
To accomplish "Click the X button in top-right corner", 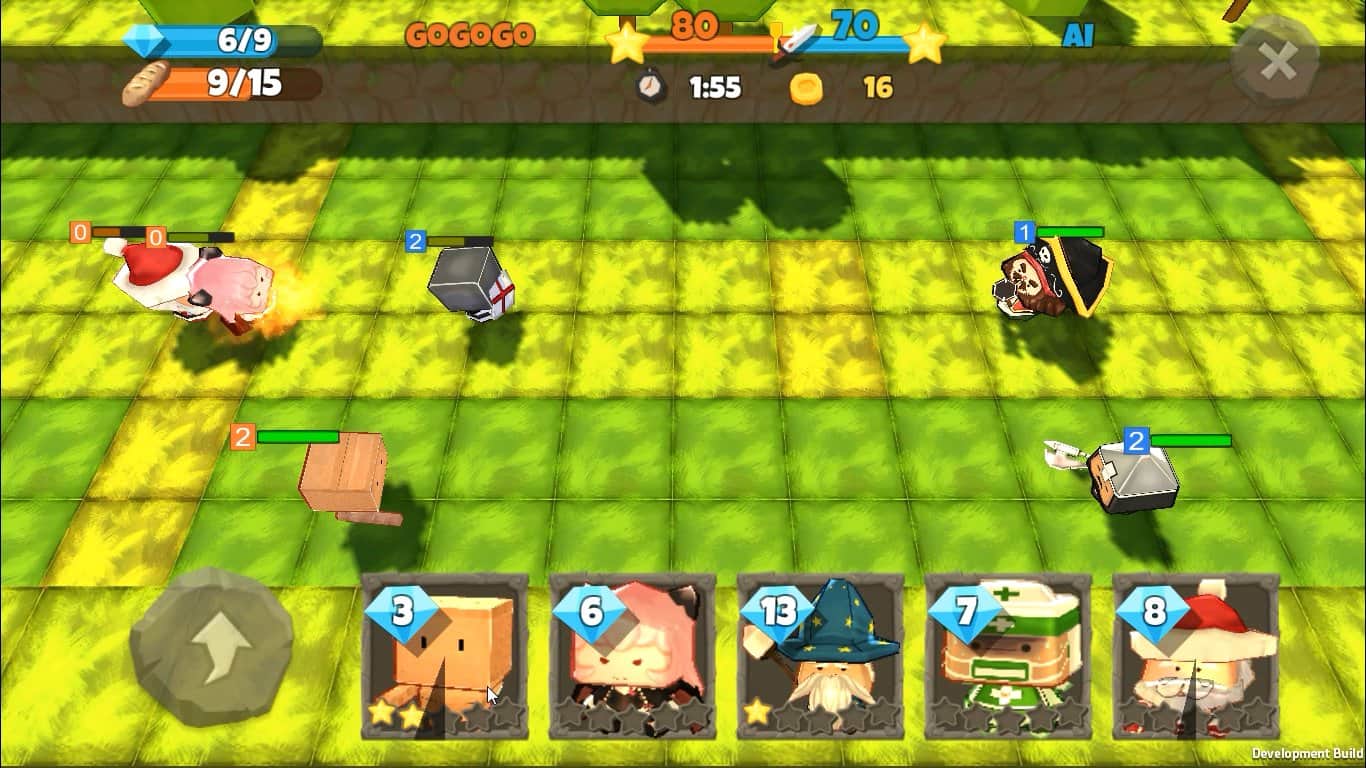I will click(x=1277, y=62).
